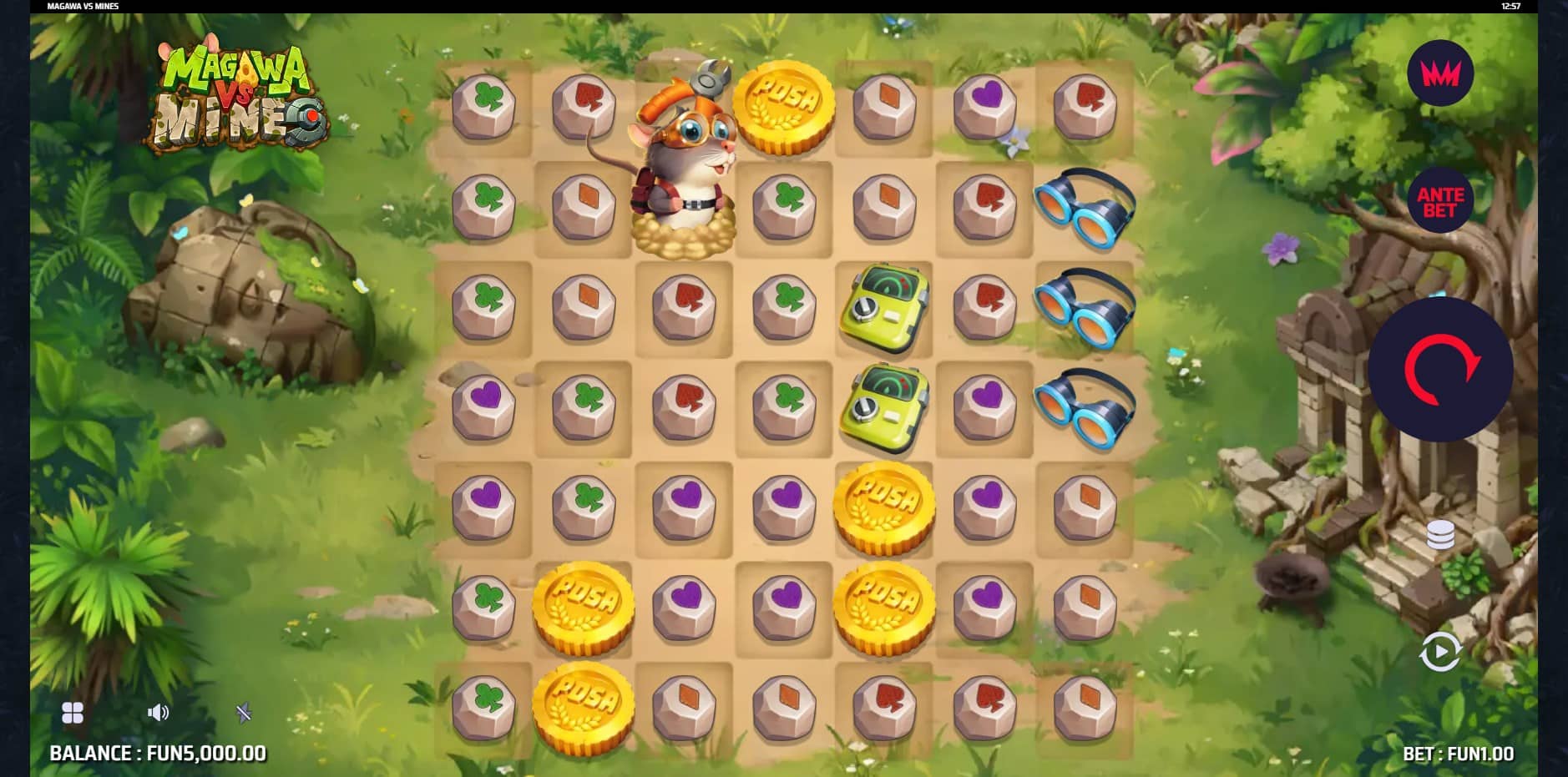This screenshot has width=1568, height=777.
Task: Open the crown bonus buy menu
Action: point(1440,73)
